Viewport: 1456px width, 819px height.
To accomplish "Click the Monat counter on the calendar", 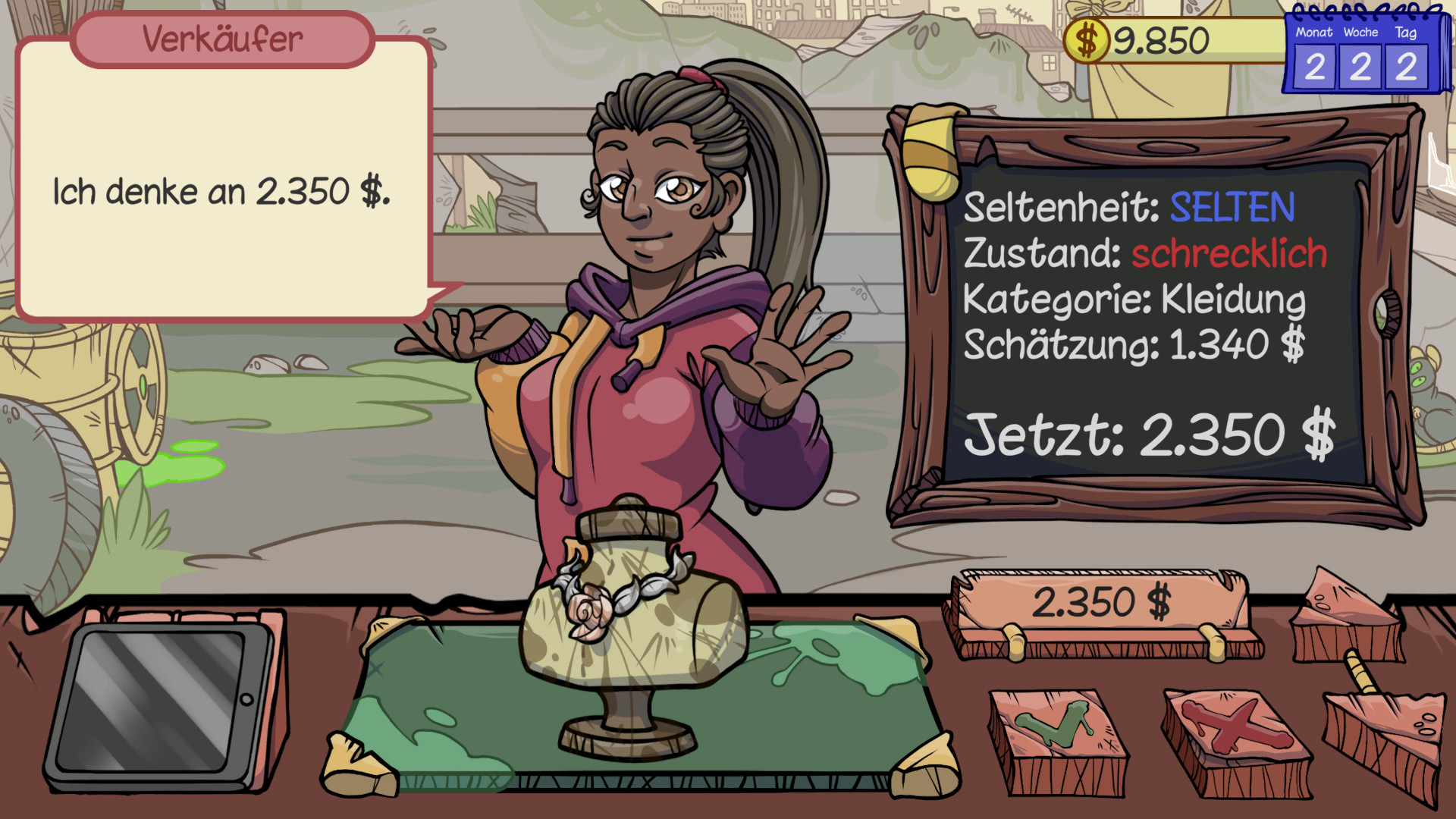I will tap(1314, 67).
